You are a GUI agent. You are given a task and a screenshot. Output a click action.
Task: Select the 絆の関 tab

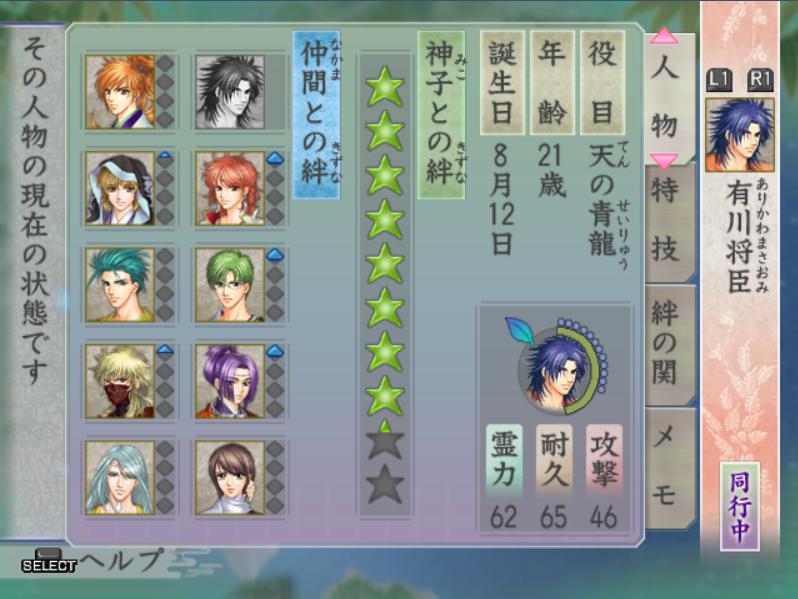669,341
